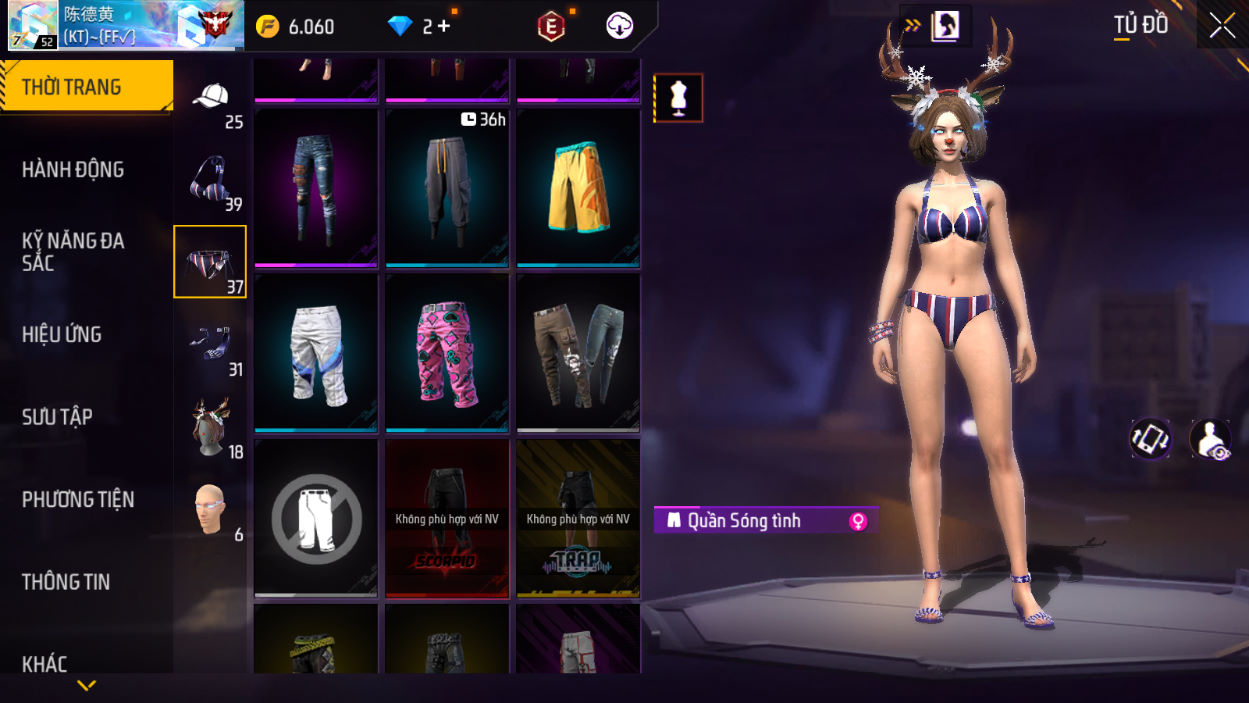Open the antler mask category

[210, 427]
